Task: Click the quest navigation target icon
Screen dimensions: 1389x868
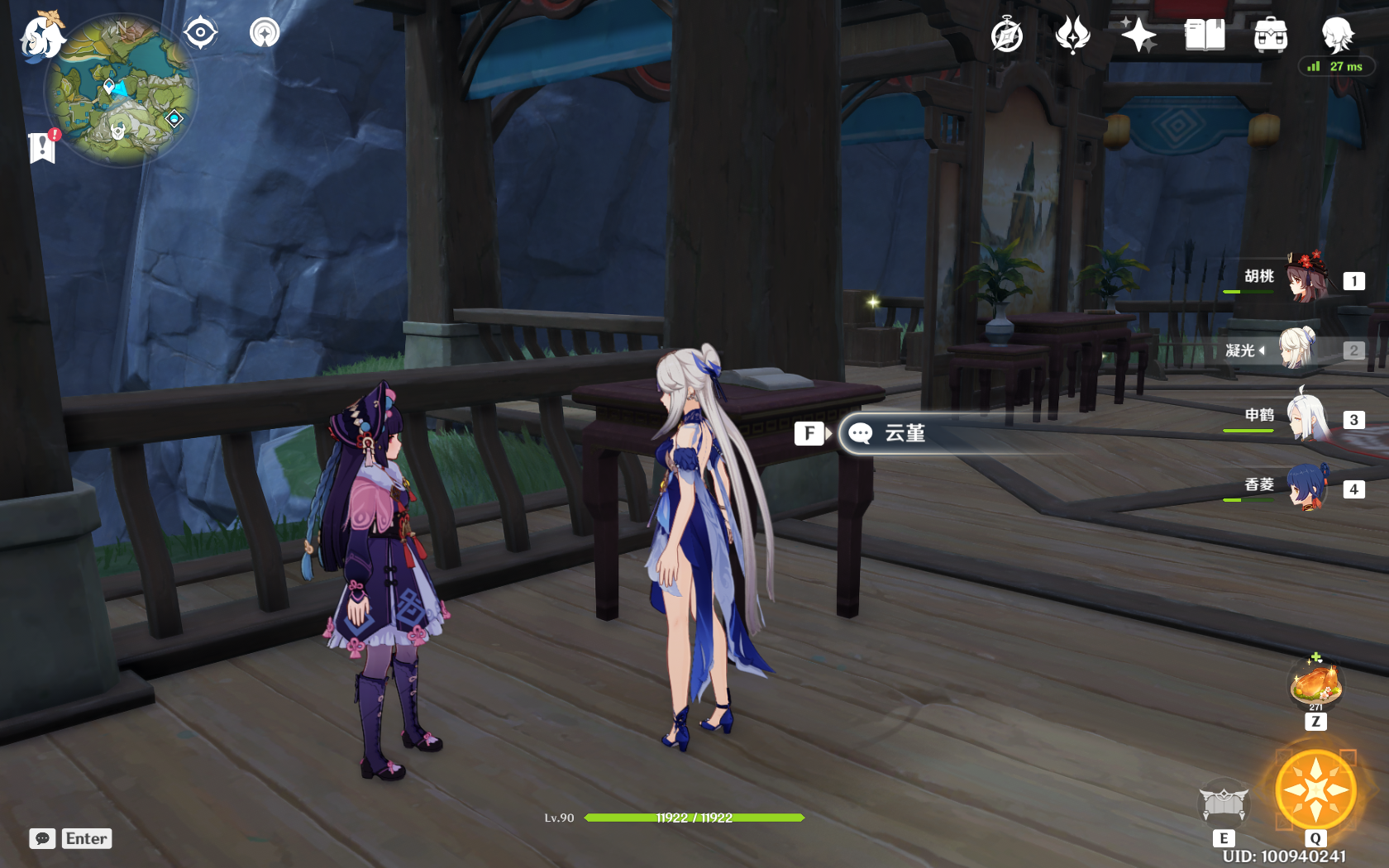Action: click(200, 33)
